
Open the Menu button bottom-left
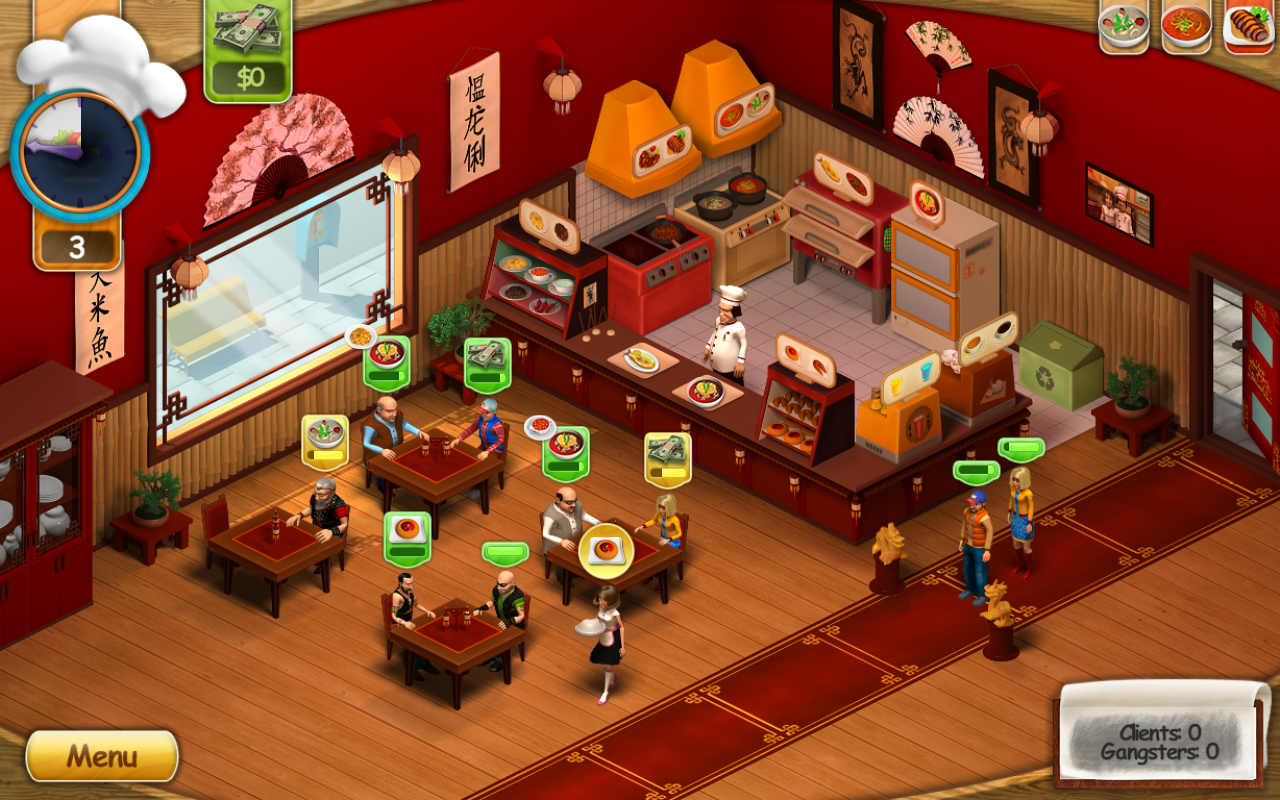pos(100,757)
